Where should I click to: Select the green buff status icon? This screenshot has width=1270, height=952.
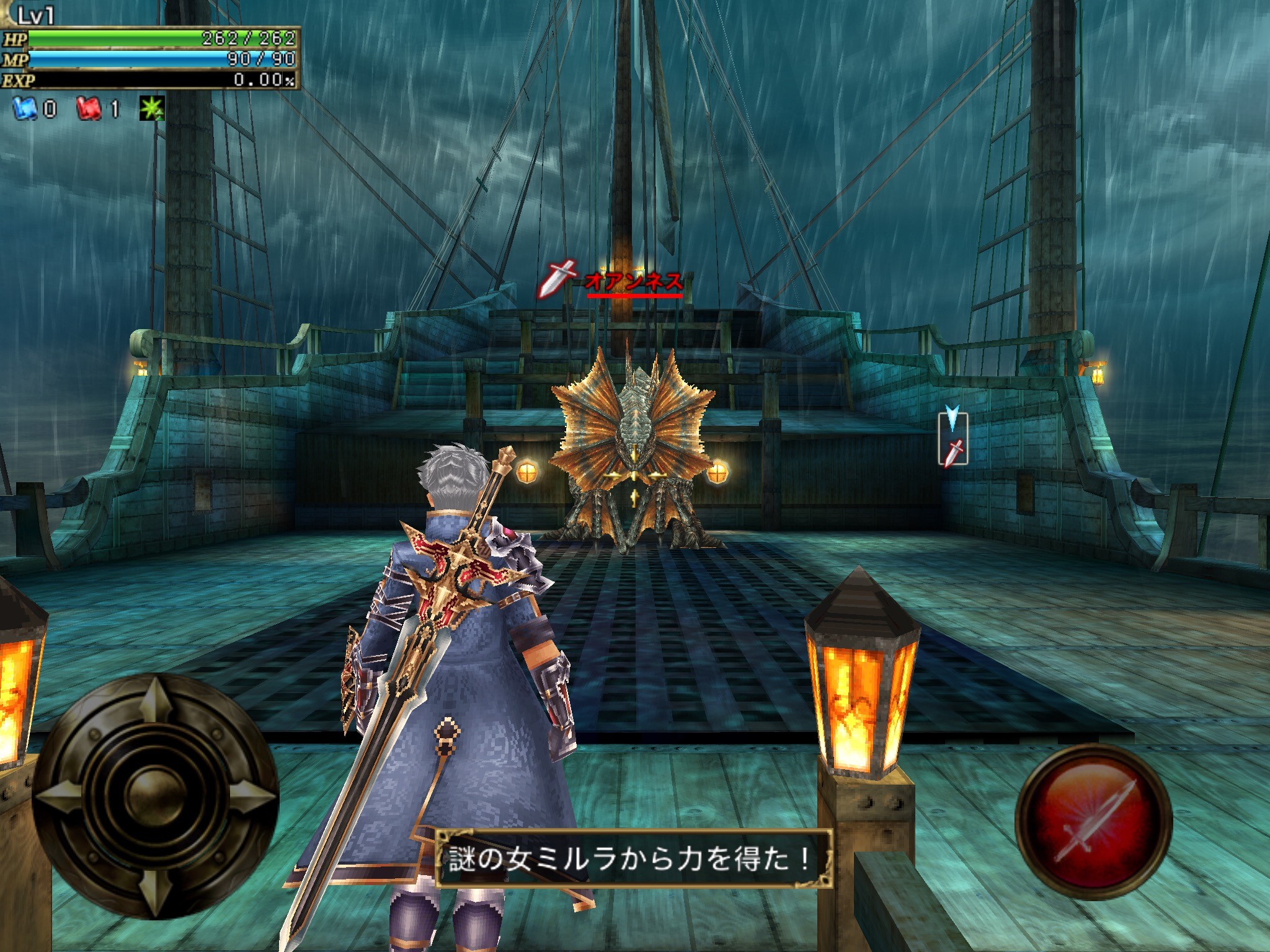click(x=151, y=110)
